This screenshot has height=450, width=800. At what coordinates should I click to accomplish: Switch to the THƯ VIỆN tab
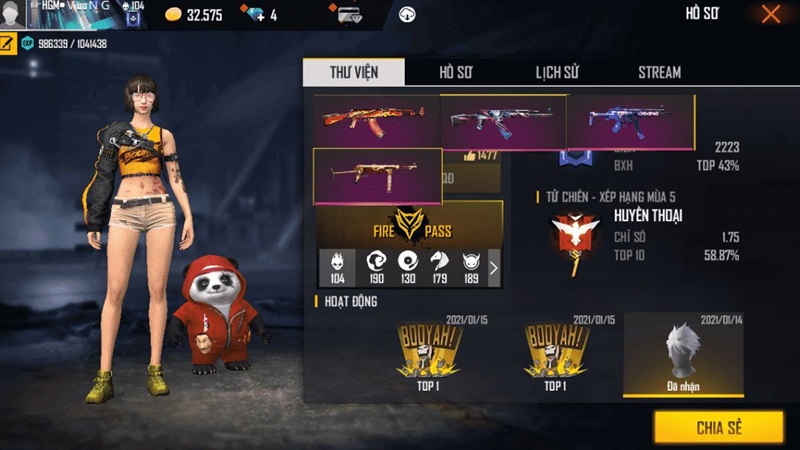[x=354, y=72]
